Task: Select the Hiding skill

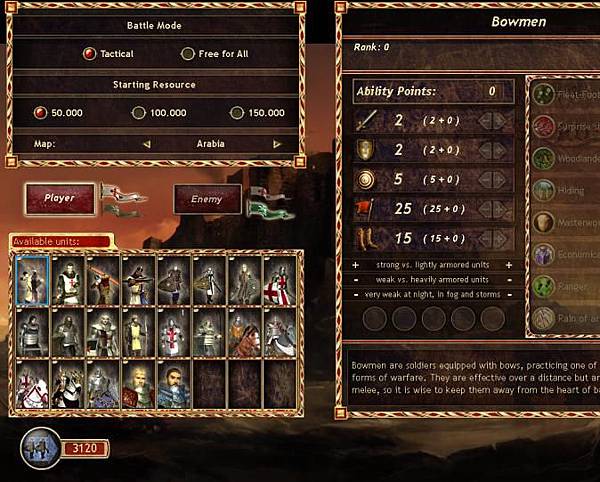Action: click(544, 190)
